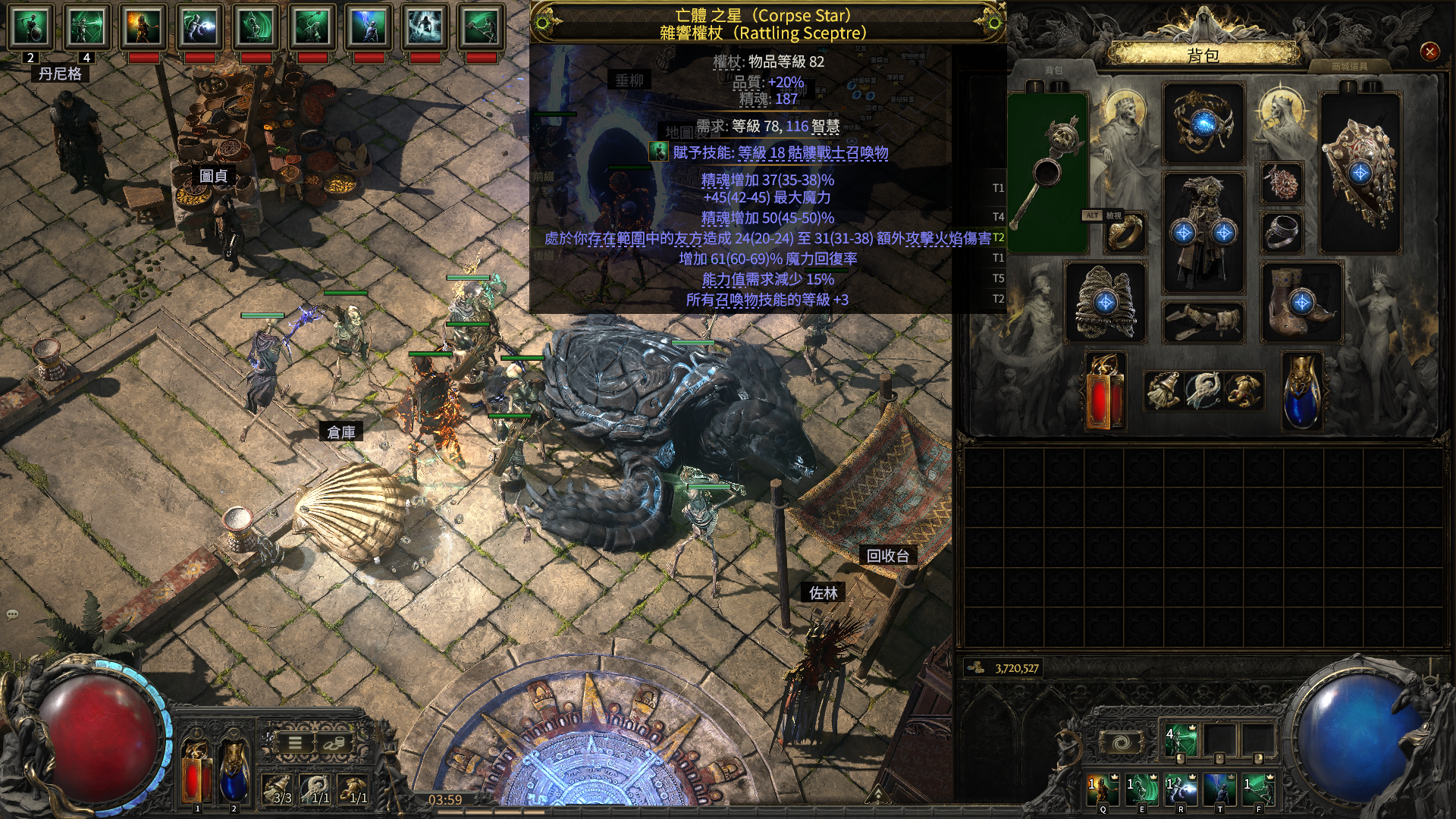Activate the flaming skeleton skill on Q
The image size is (1456, 819).
(x=1103, y=789)
